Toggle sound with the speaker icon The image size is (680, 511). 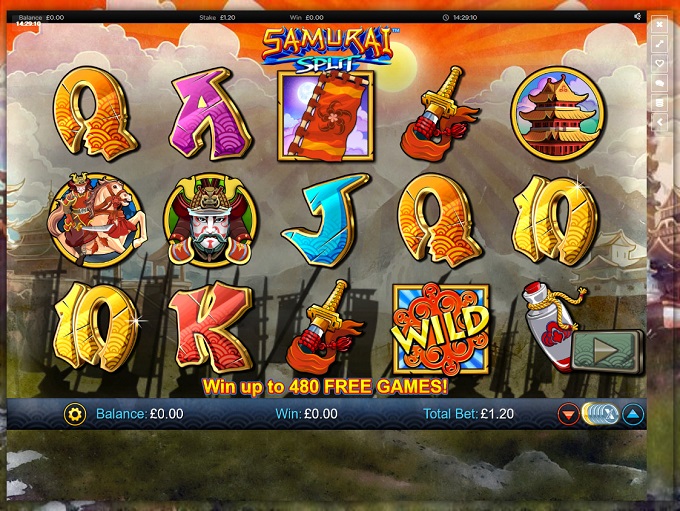coord(638,17)
